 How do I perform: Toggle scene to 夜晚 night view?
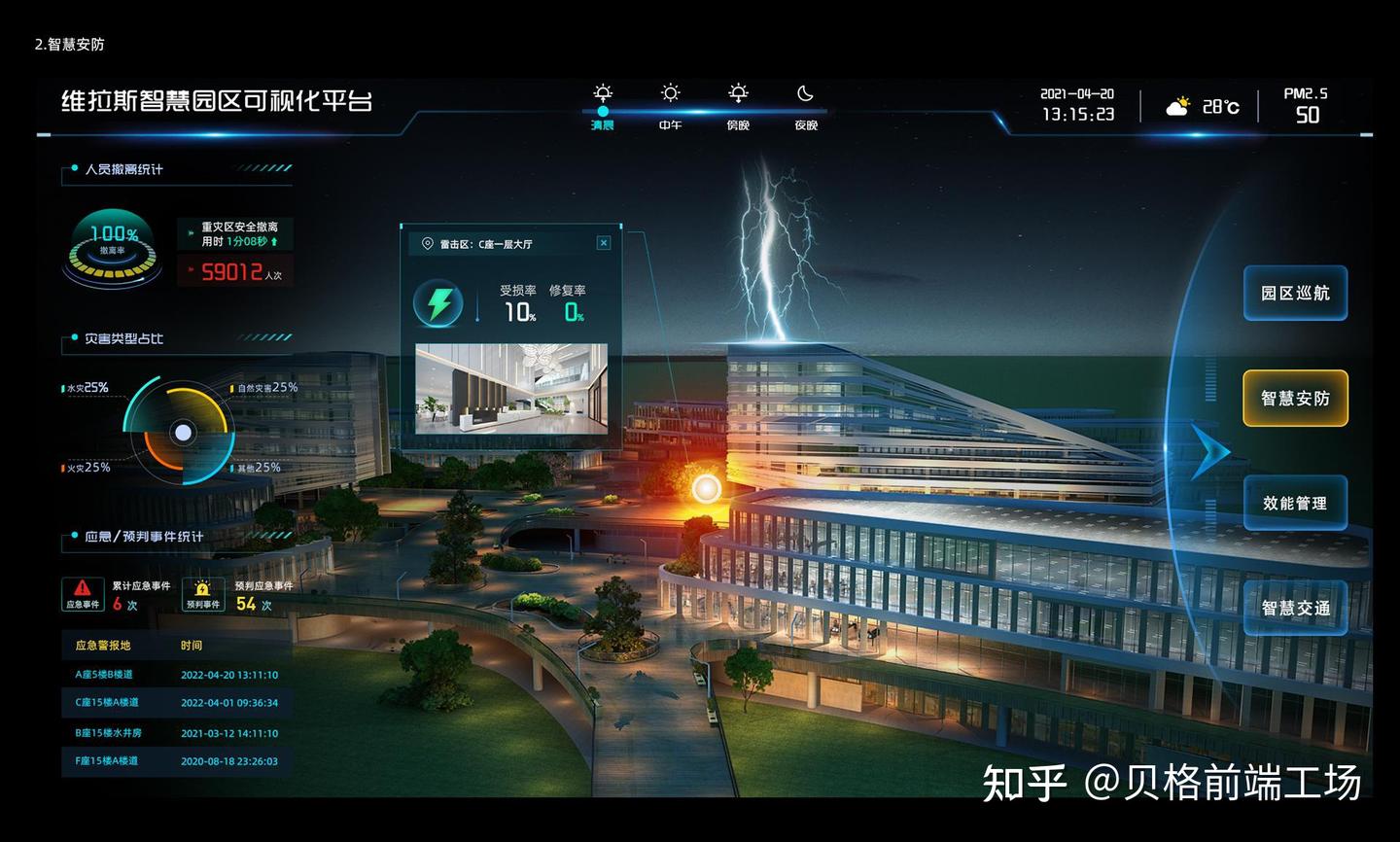coord(804,107)
